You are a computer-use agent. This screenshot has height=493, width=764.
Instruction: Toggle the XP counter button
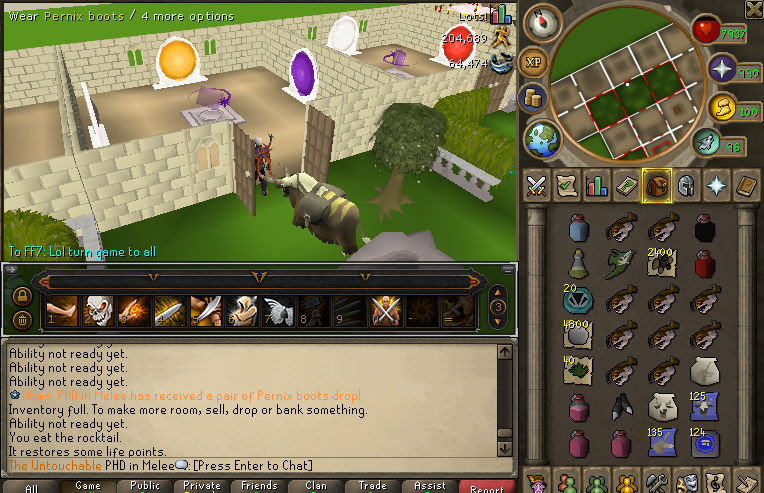pos(534,62)
